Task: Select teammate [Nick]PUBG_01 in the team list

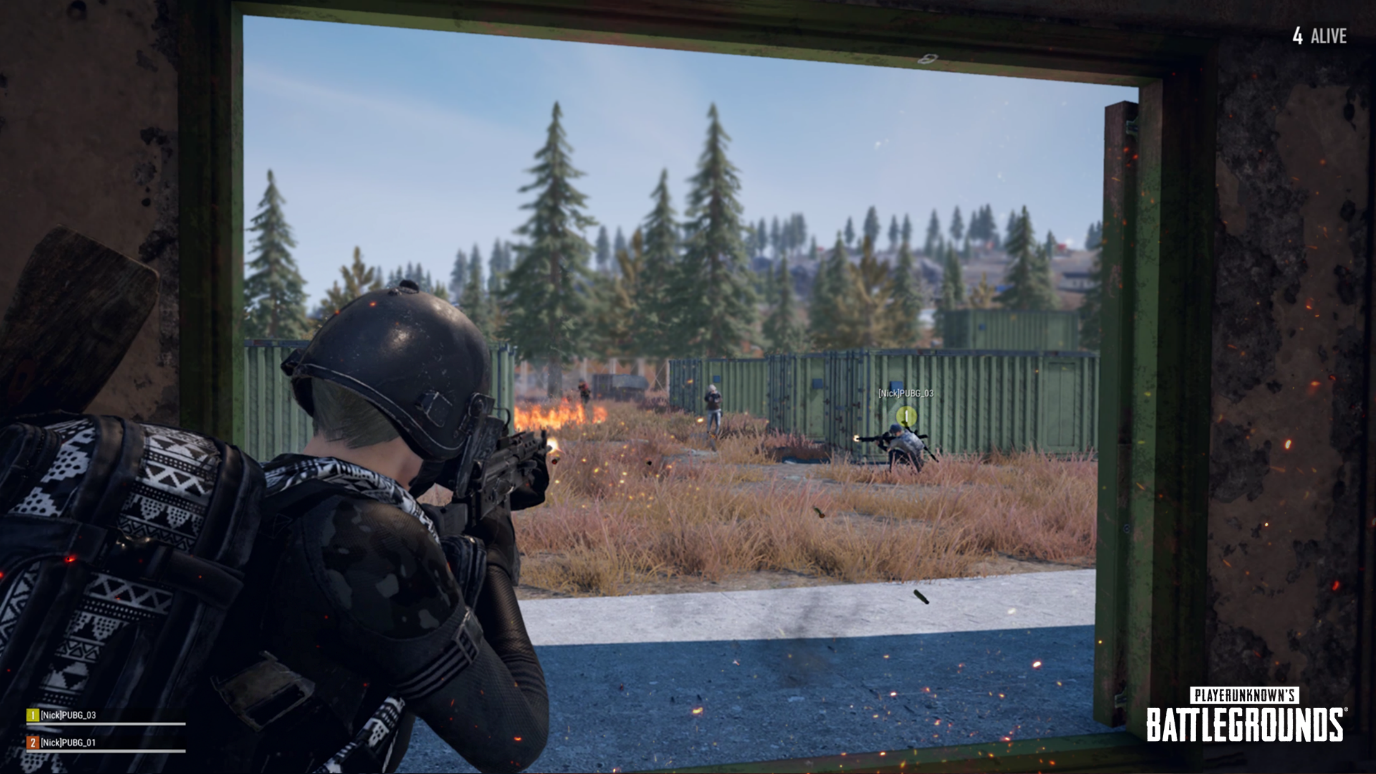Action: coord(68,743)
